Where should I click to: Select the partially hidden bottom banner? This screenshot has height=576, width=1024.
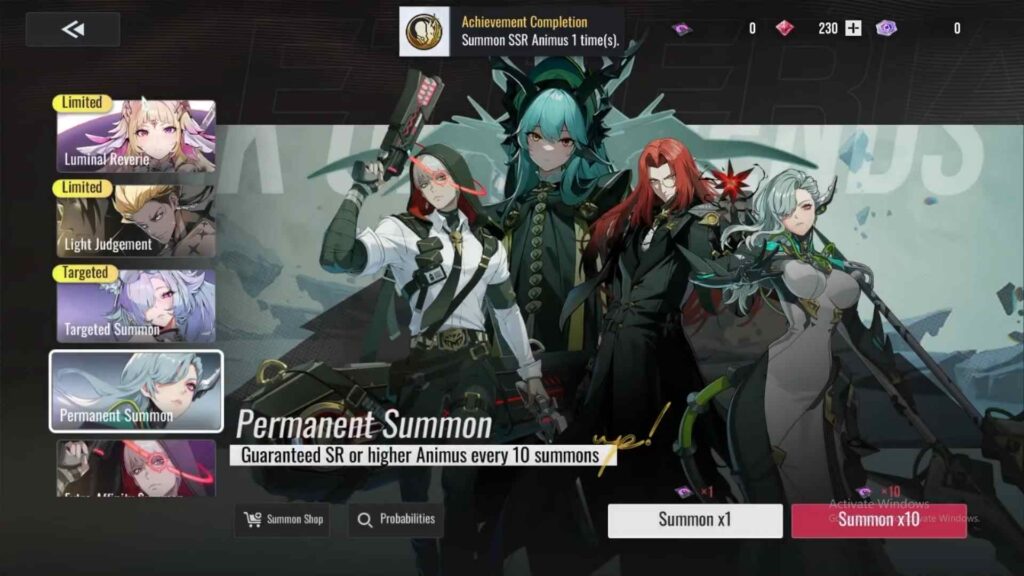click(136, 469)
